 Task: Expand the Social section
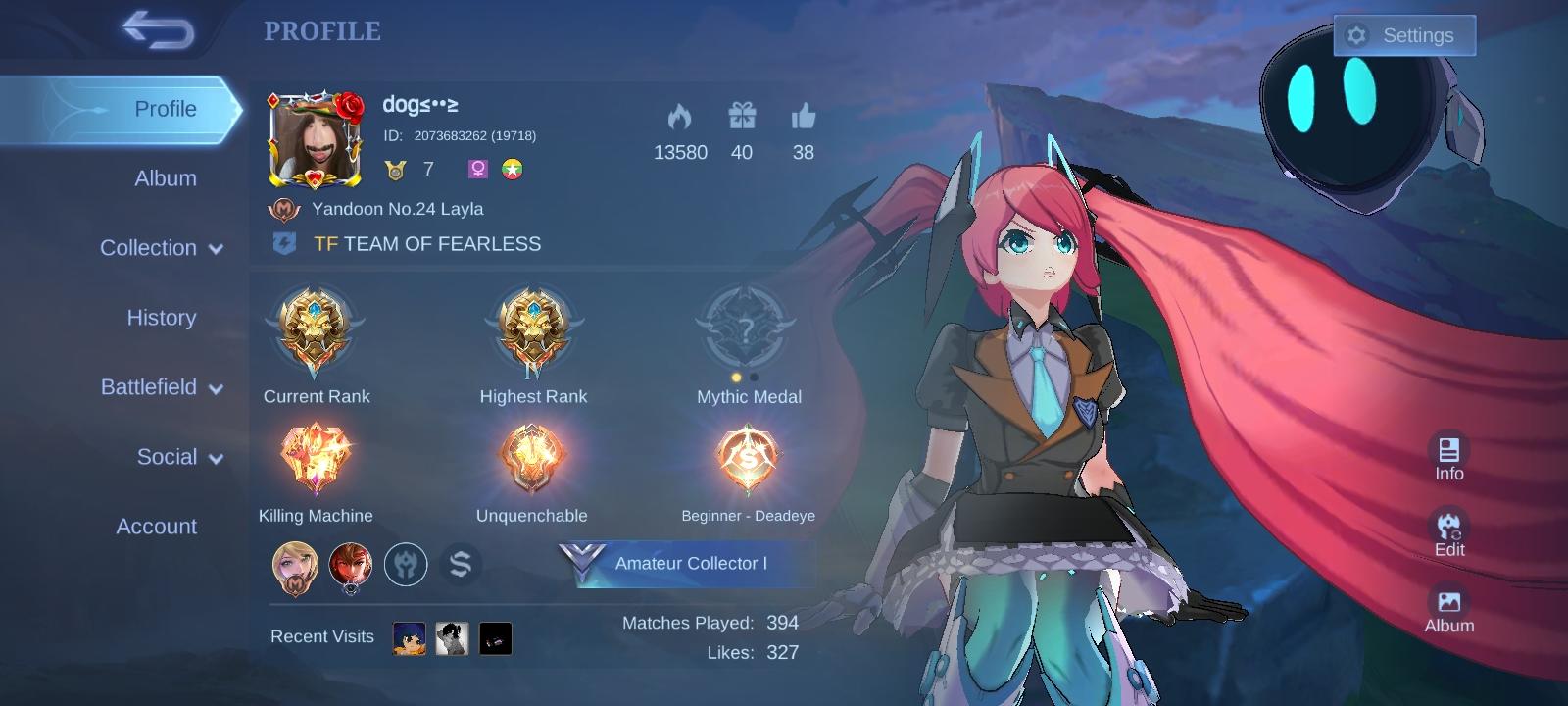pos(169,457)
